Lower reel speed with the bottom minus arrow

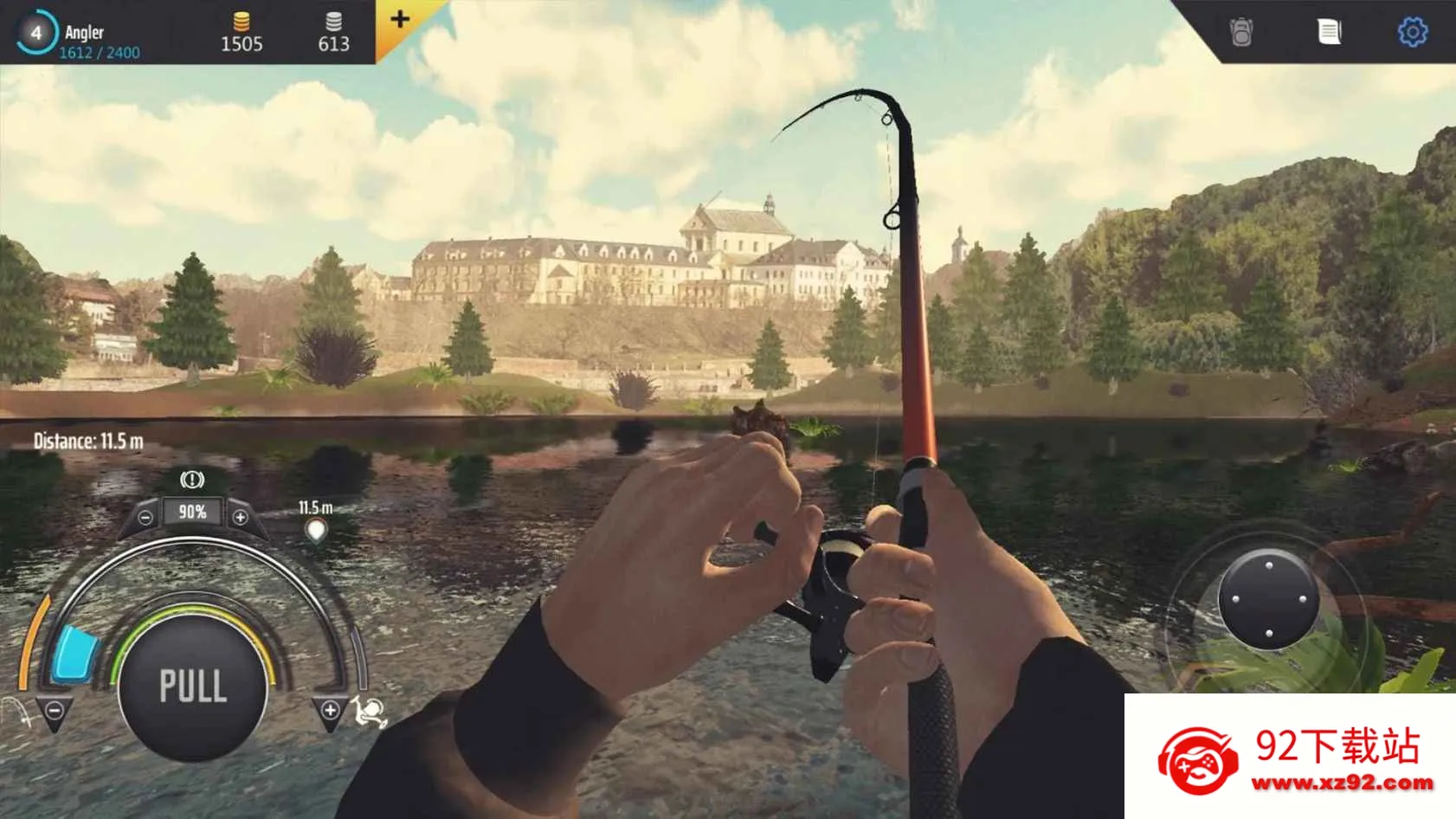pos(55,712)
